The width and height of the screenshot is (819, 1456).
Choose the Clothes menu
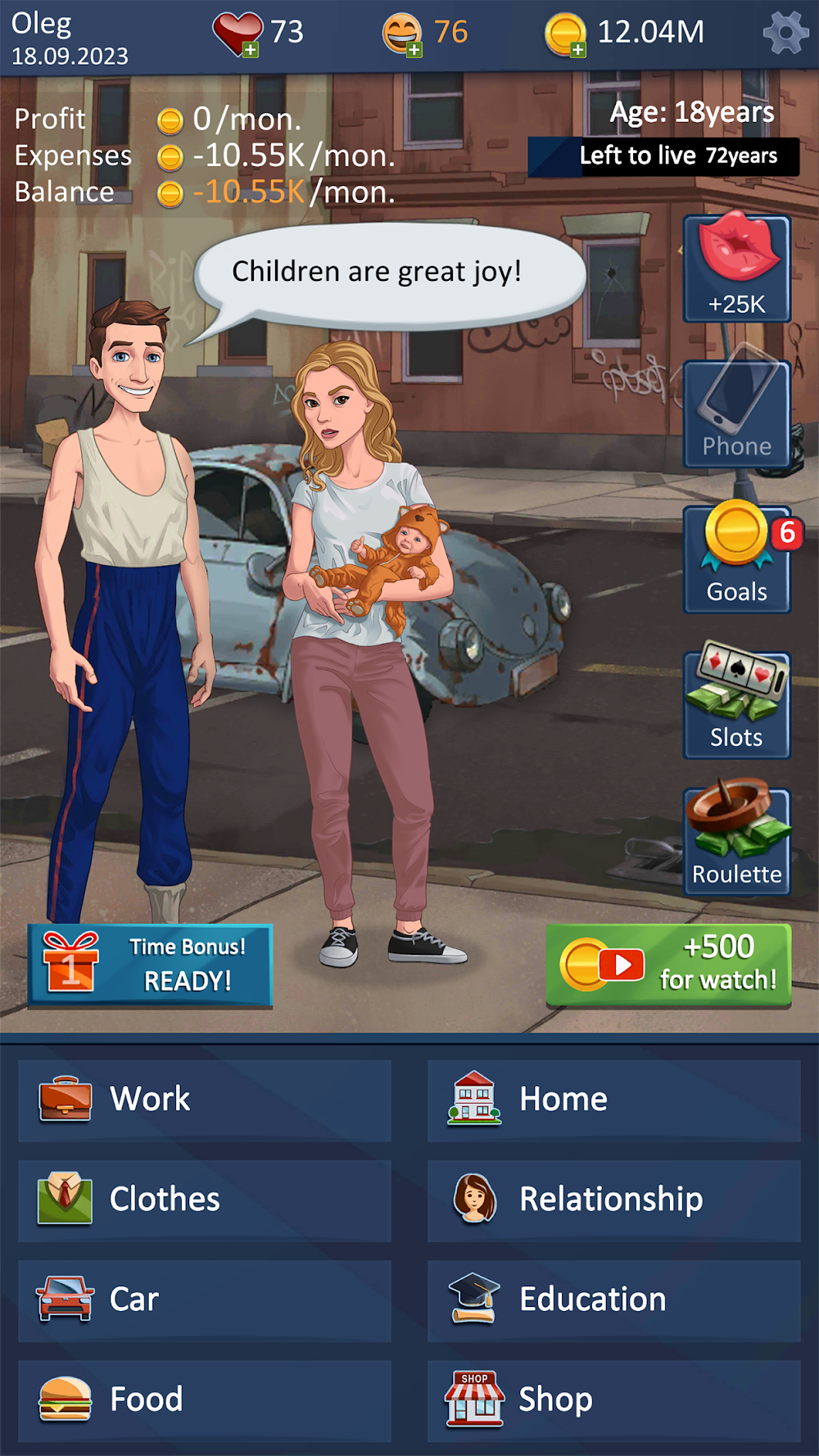205,1200
